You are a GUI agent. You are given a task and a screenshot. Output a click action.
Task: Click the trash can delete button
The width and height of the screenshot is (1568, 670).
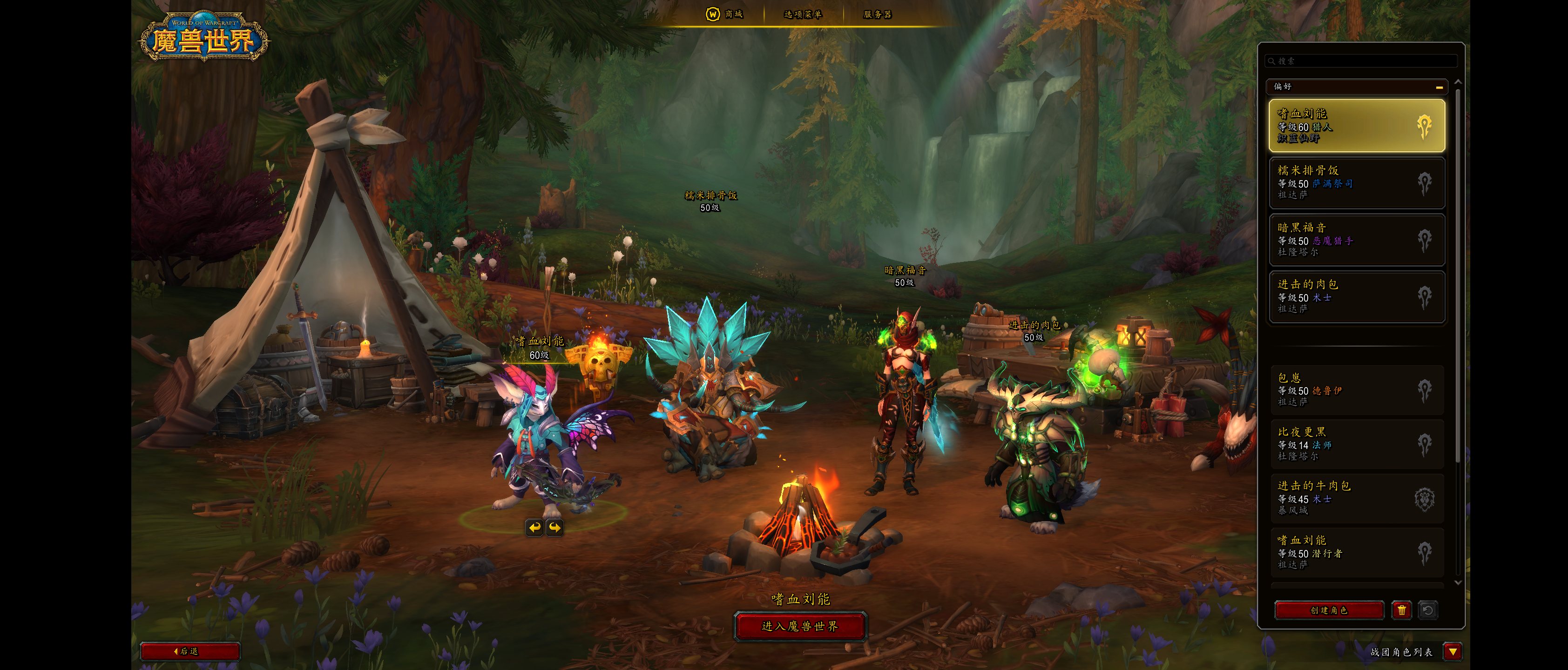tap(1400, 610)
